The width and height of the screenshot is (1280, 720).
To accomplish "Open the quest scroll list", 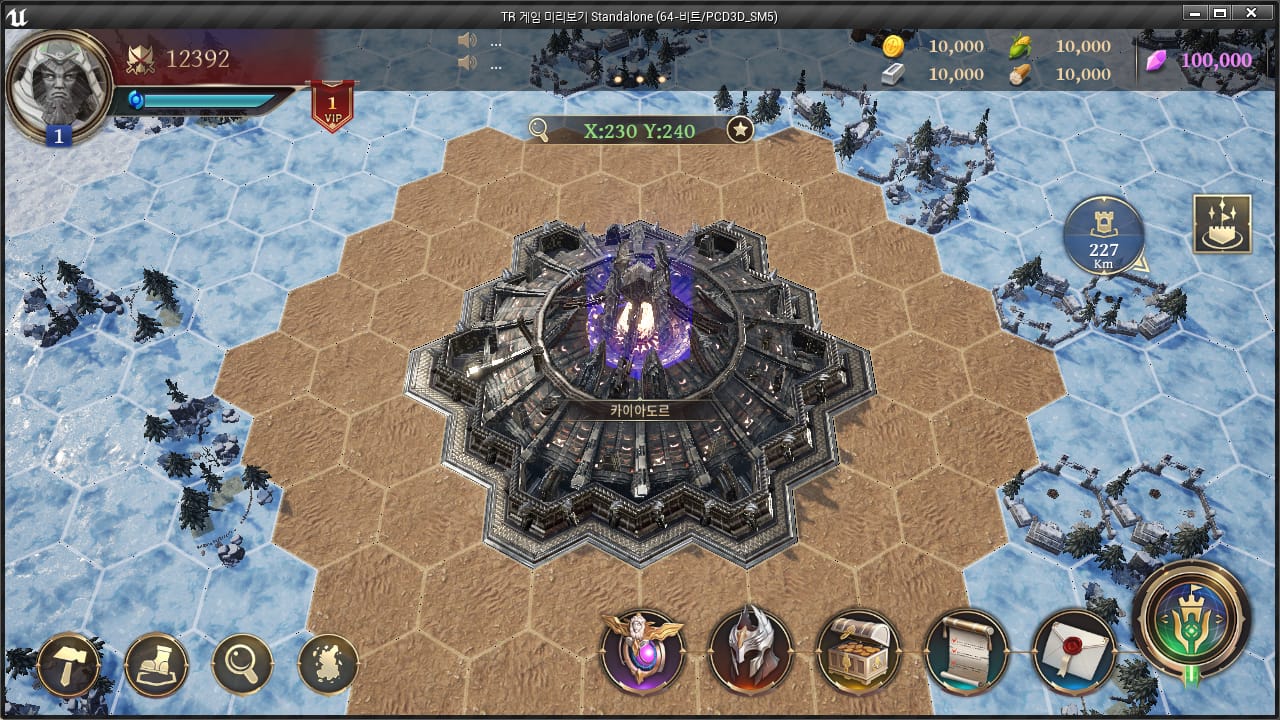I will pyautogui.click(x=966, y=651).
